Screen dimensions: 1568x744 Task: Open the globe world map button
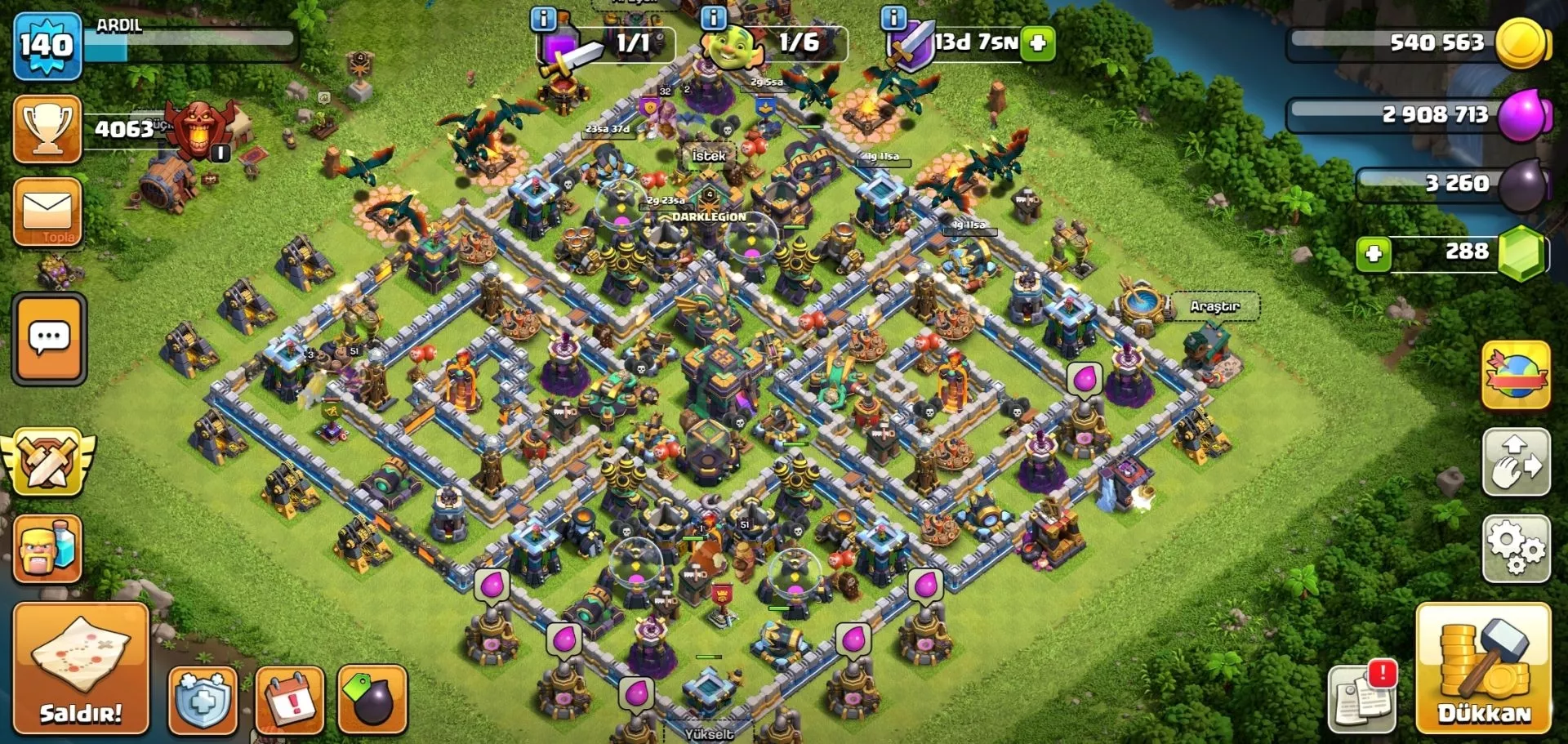[x=1516, y=375]
